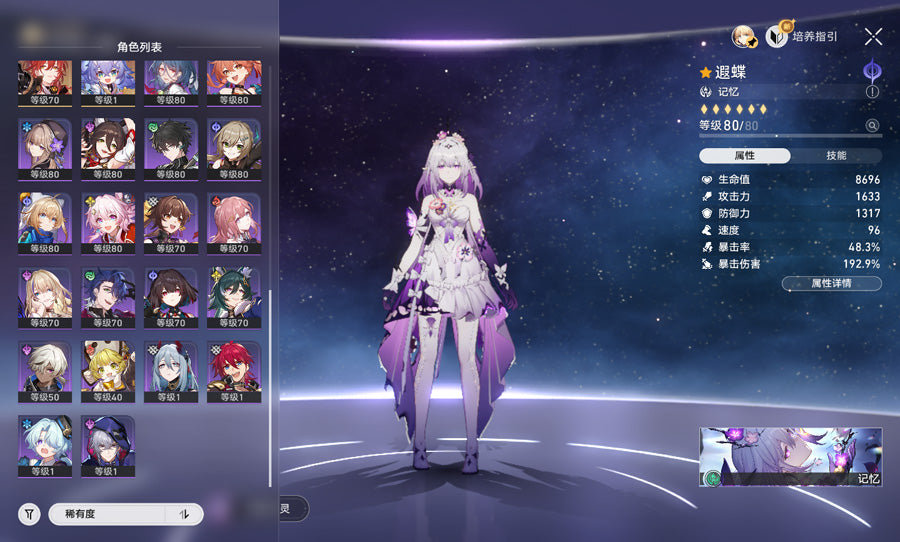This screenshot has height=542, width=900.
Task: Choose the level 50 white-haired character
Action: 44,368
